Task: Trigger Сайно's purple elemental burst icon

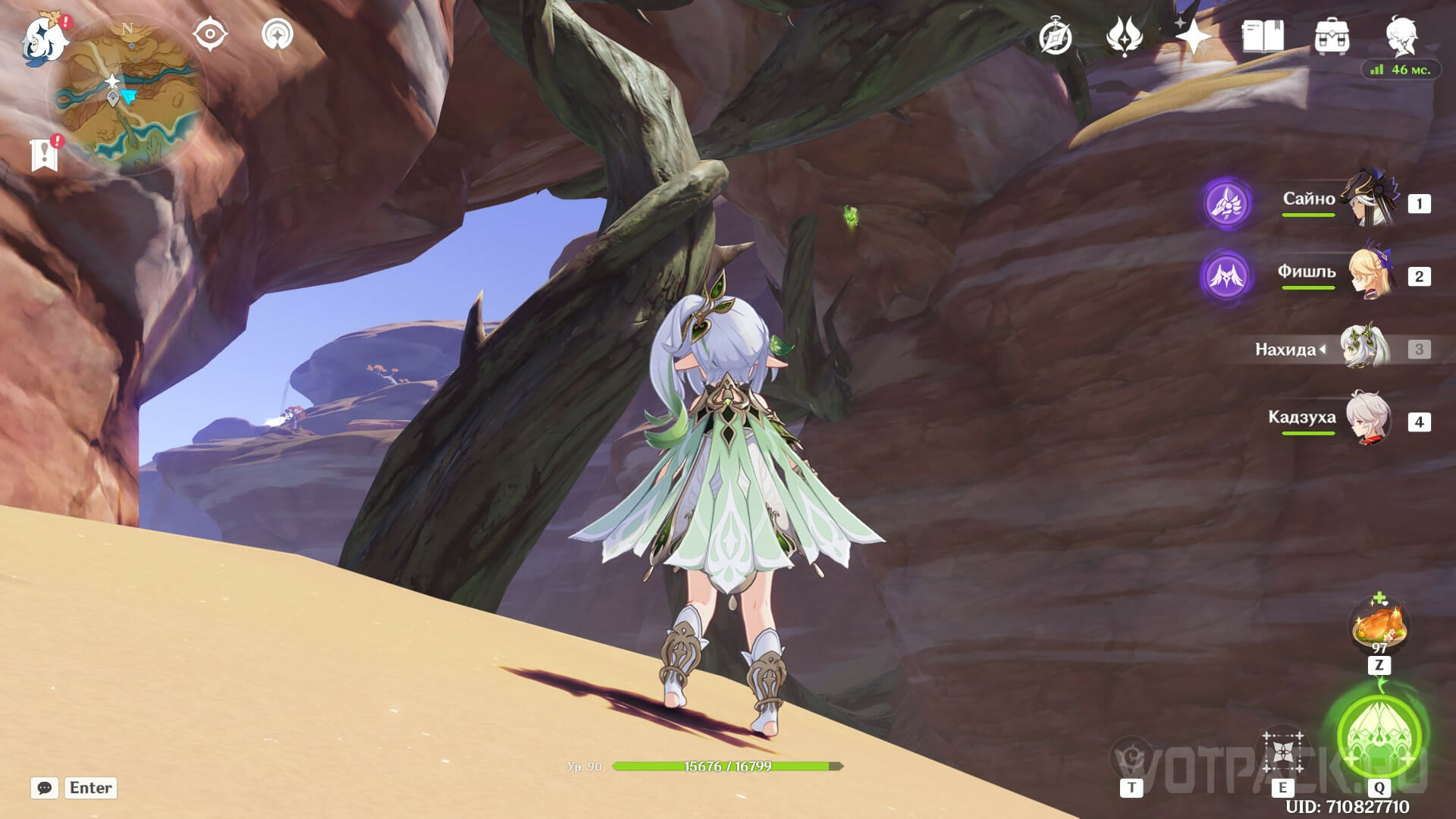Action: [x=1226, y=202]
